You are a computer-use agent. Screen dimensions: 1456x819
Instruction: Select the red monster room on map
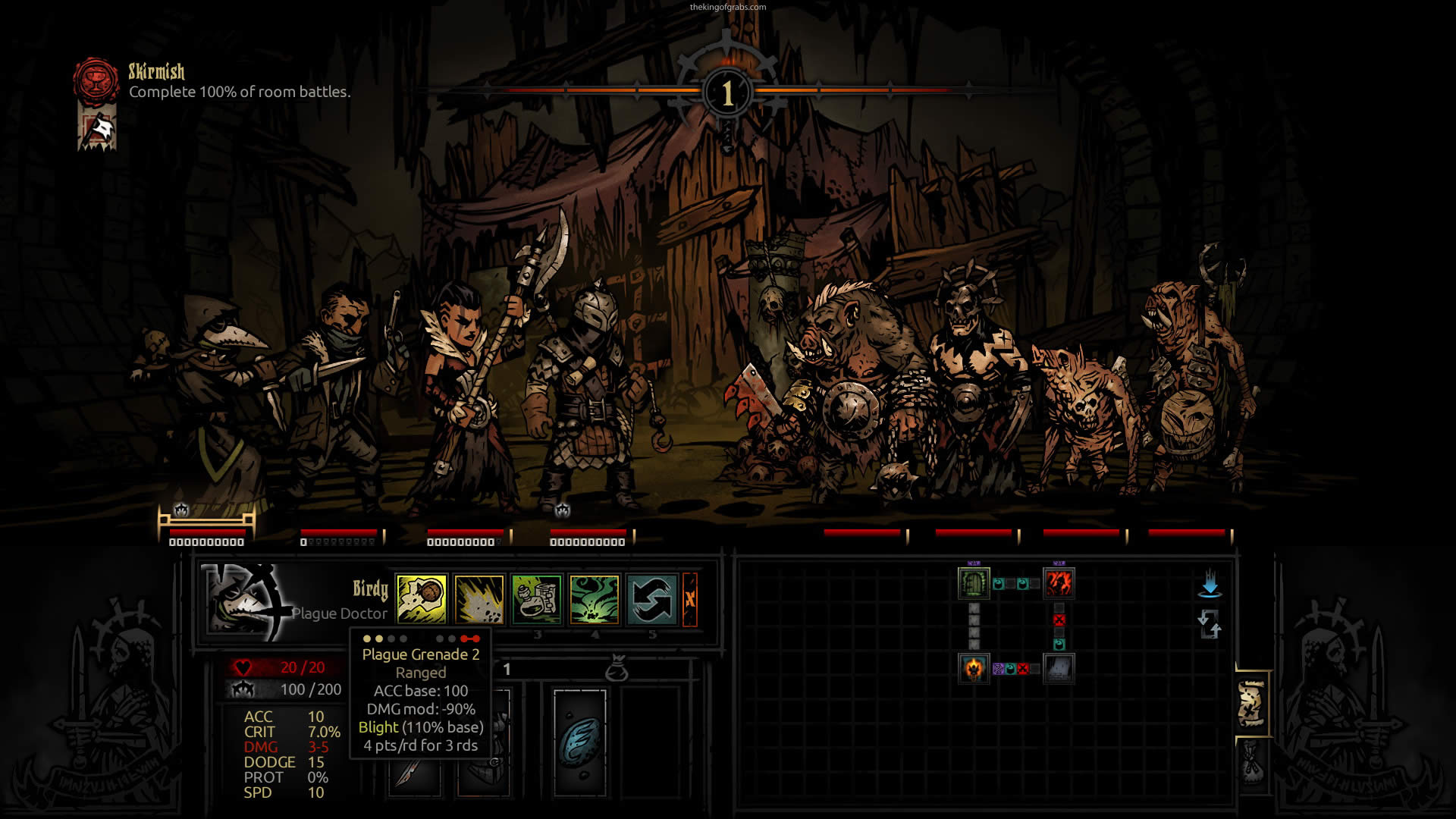pyautogui.click(x=1059, y=583)
